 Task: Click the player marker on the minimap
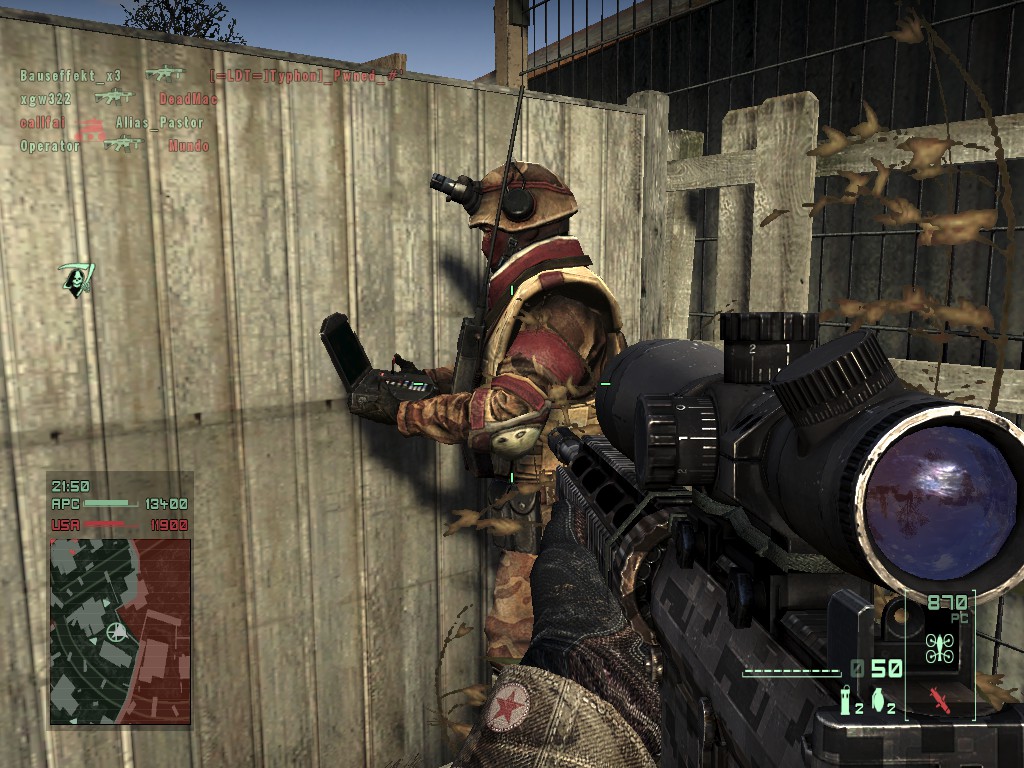pyautogui.click(x=118, y=633)
